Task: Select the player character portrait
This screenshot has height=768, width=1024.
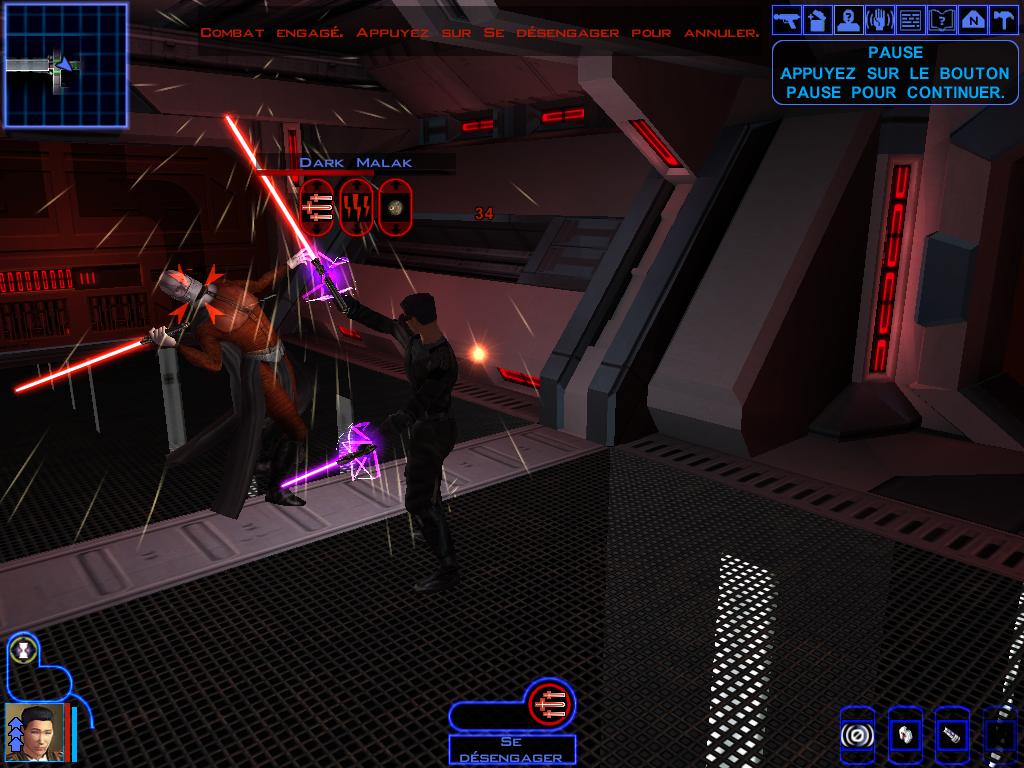Action: pyautogui.click(x=36, y=733)
